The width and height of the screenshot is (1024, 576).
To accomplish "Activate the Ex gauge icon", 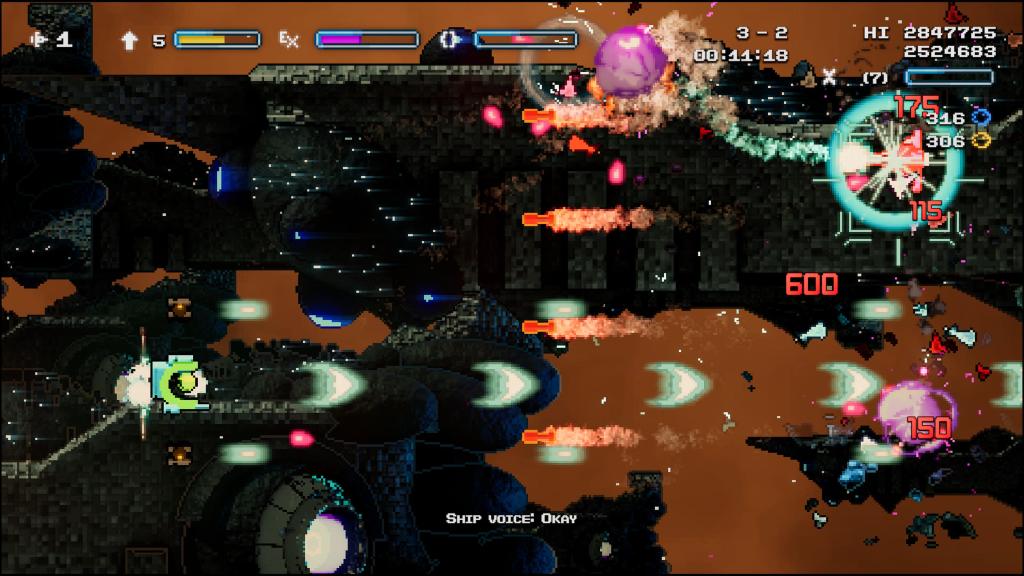I will click(289, 40).
